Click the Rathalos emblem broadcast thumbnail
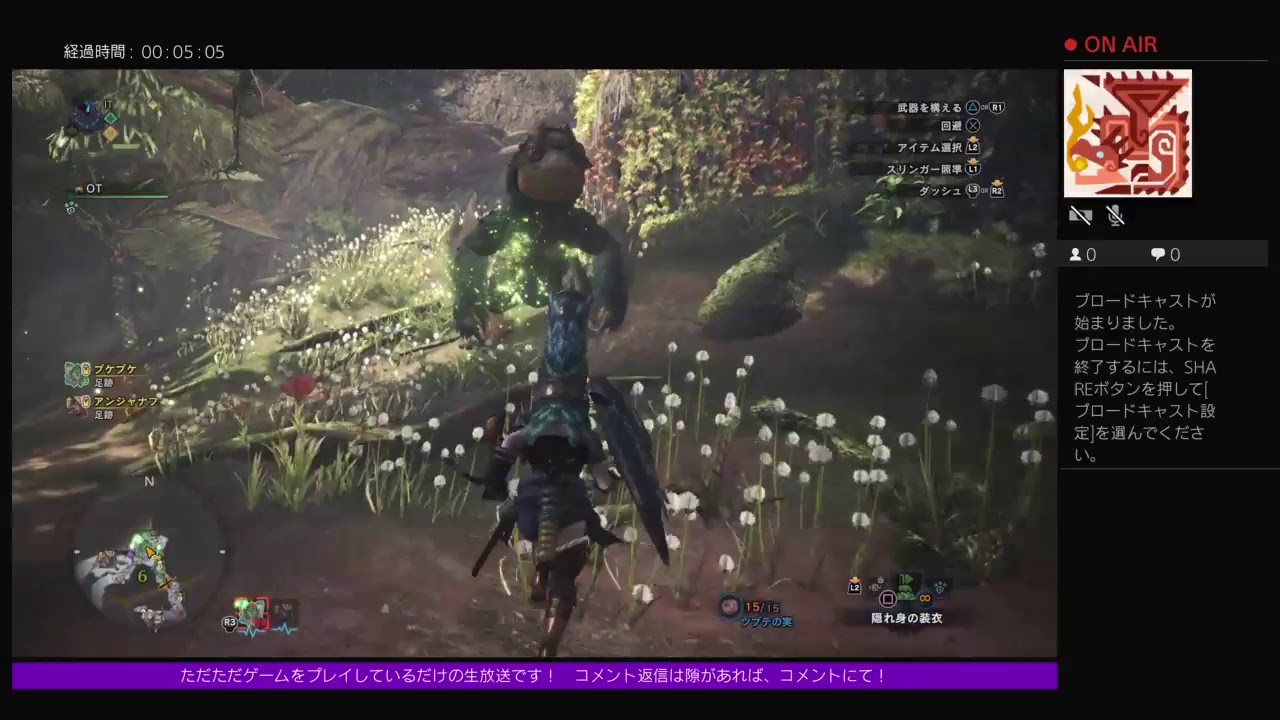 coord(1128,133)
